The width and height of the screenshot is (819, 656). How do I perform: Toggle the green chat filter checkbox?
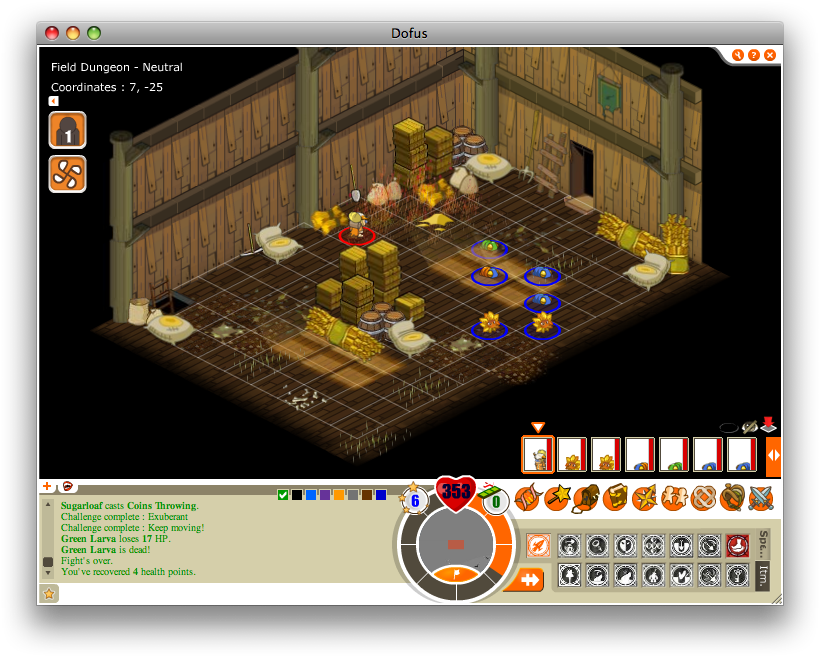[283, 494]
